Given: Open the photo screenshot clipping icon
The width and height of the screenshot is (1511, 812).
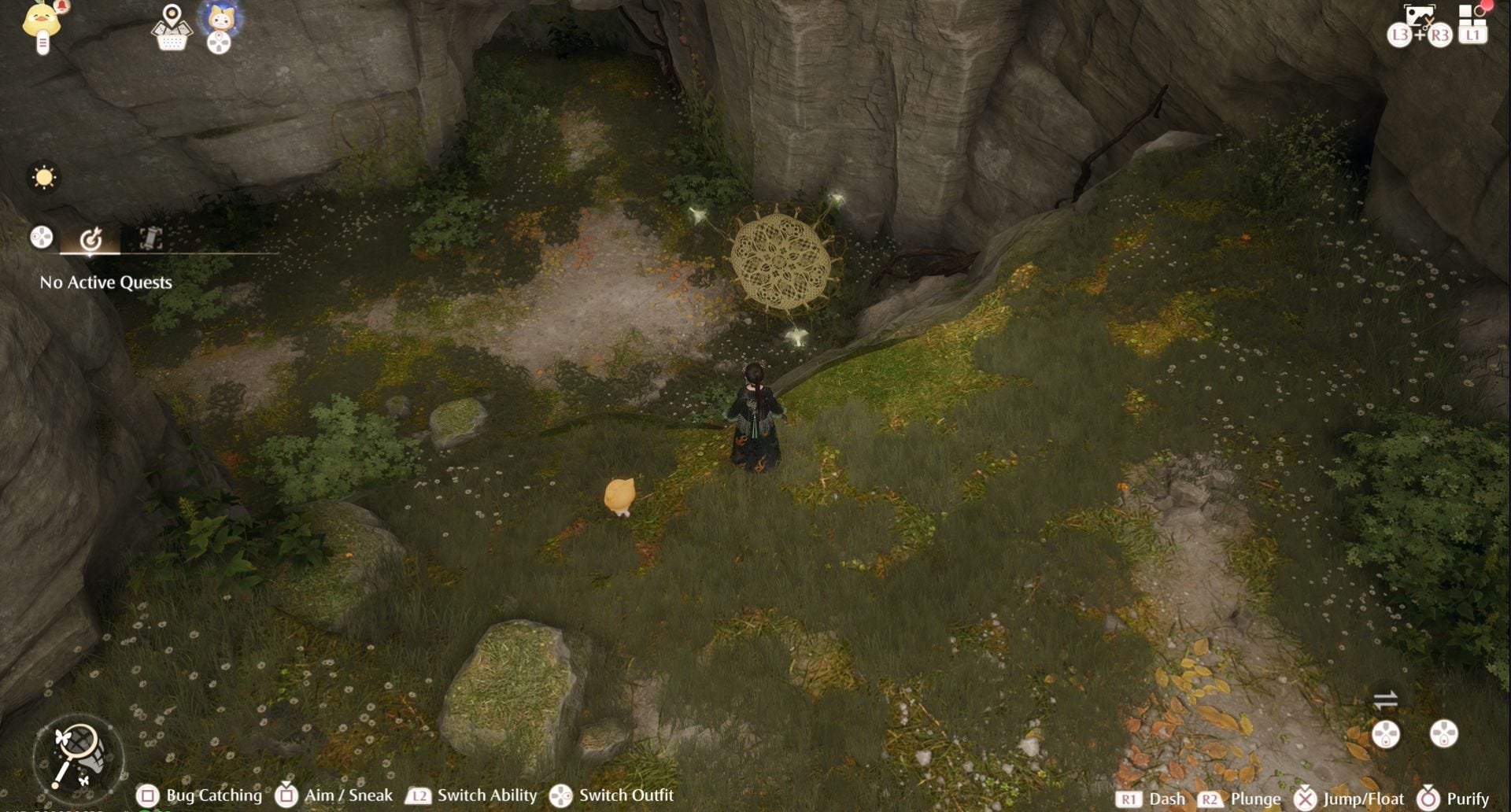Looking at the screenshot, I should tap(1419, 17).
